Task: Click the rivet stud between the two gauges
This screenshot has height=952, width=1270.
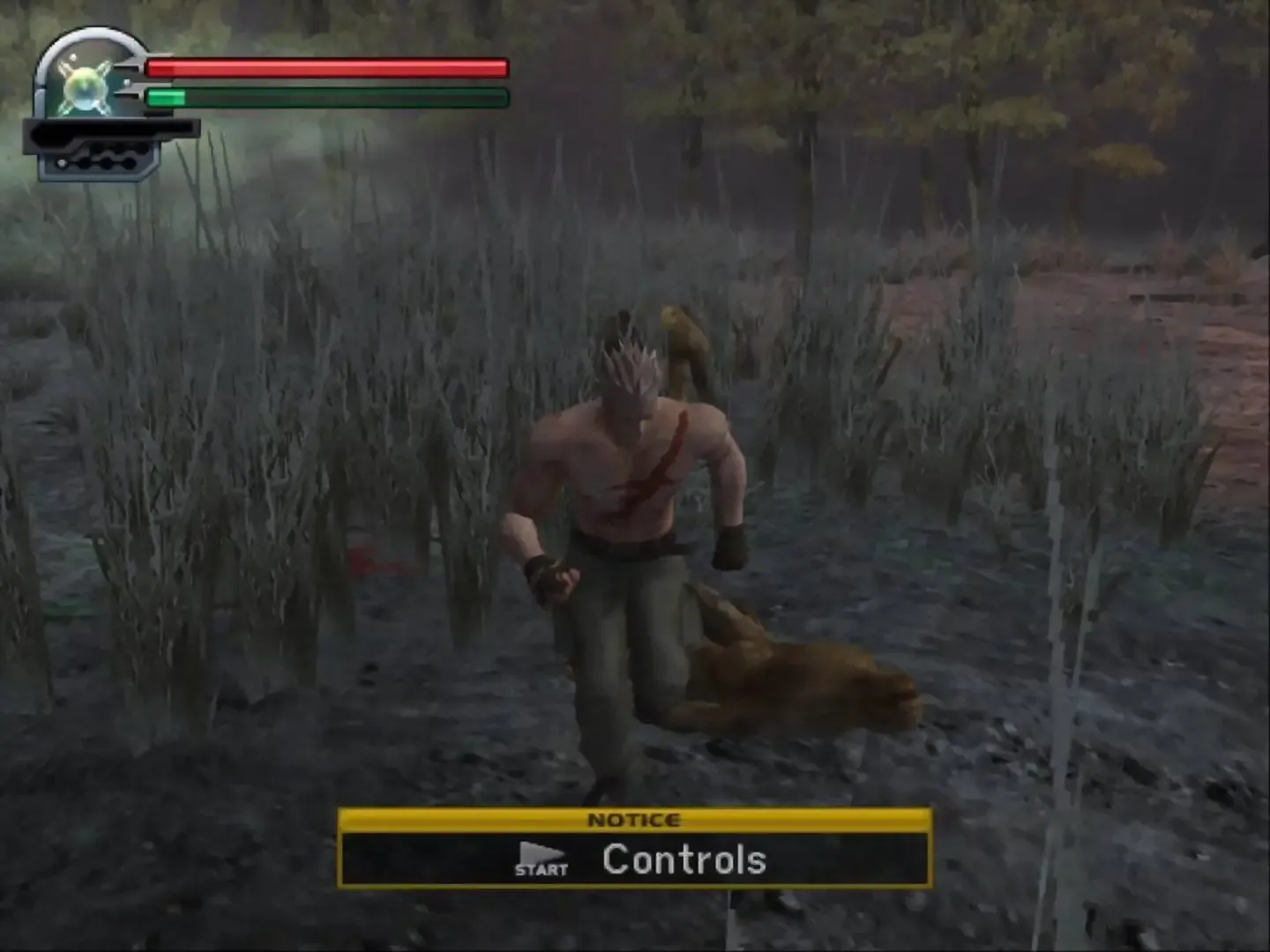Action: pos(127,82)
